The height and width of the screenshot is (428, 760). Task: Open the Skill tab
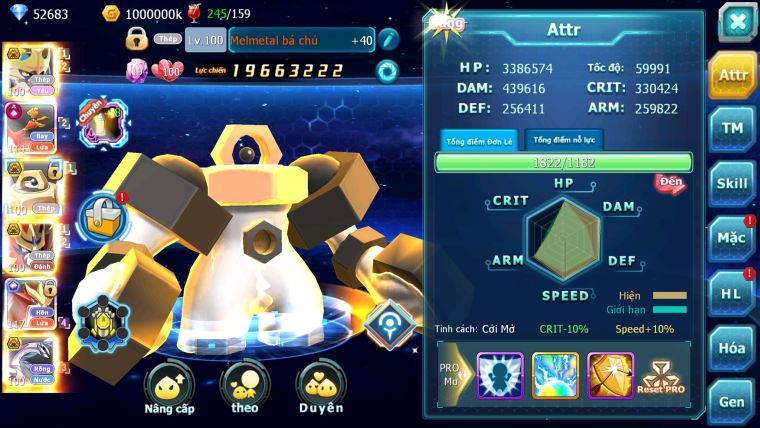tap(733, 183)
